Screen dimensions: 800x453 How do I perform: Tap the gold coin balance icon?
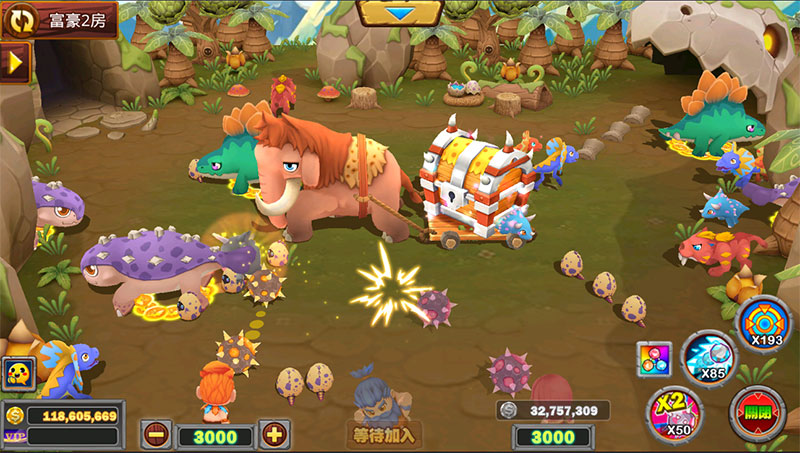coord(14,414)
